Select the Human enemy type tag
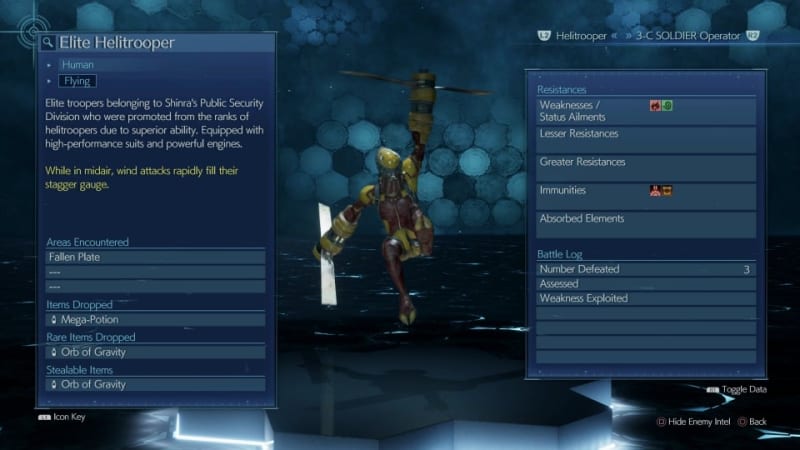This screenshot has height=450, width=800. tap(77, 65)
